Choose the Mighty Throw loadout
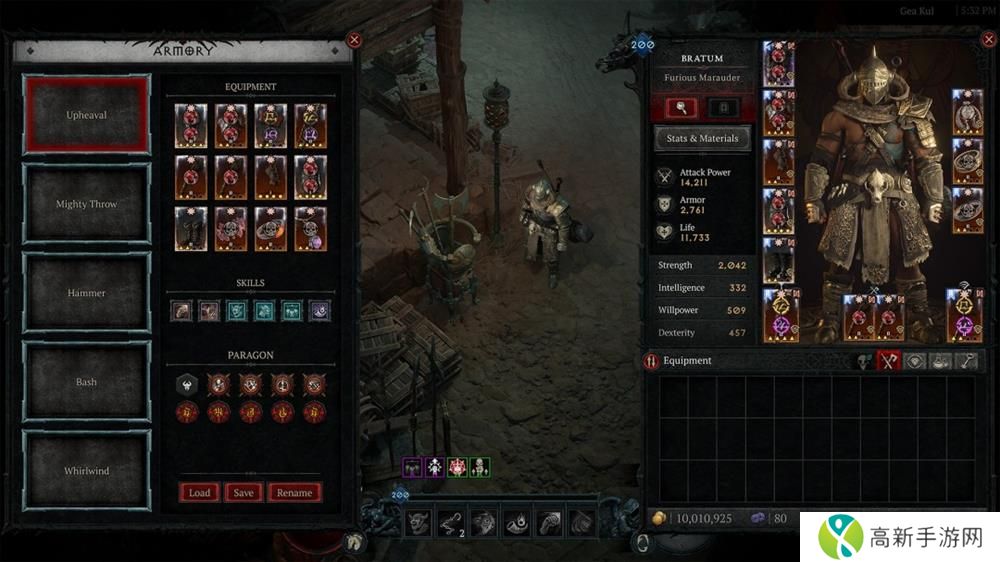1000x562 pixels. point(87,204)
